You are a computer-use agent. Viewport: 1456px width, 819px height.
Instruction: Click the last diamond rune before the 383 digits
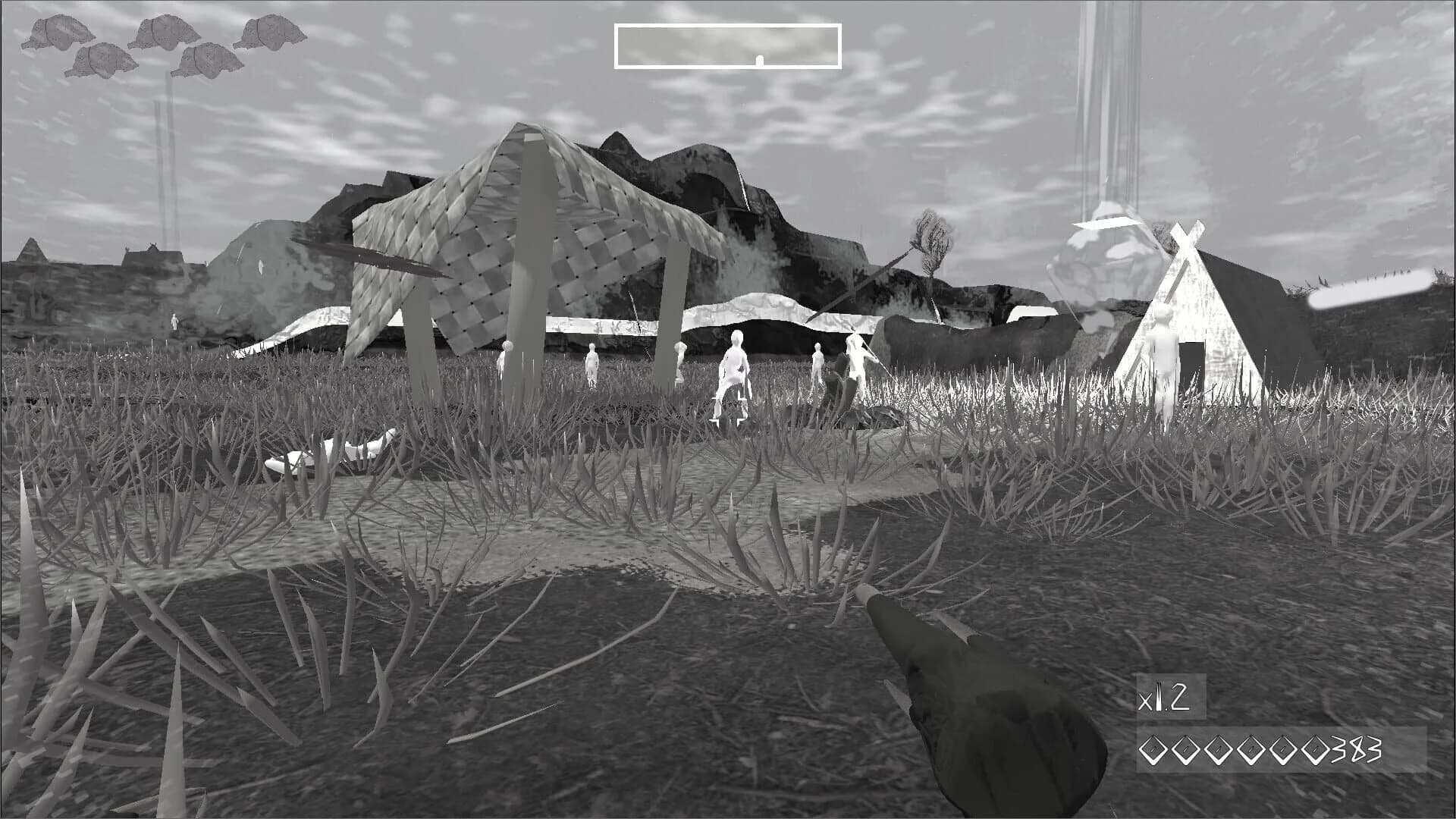coord(1315,749)
